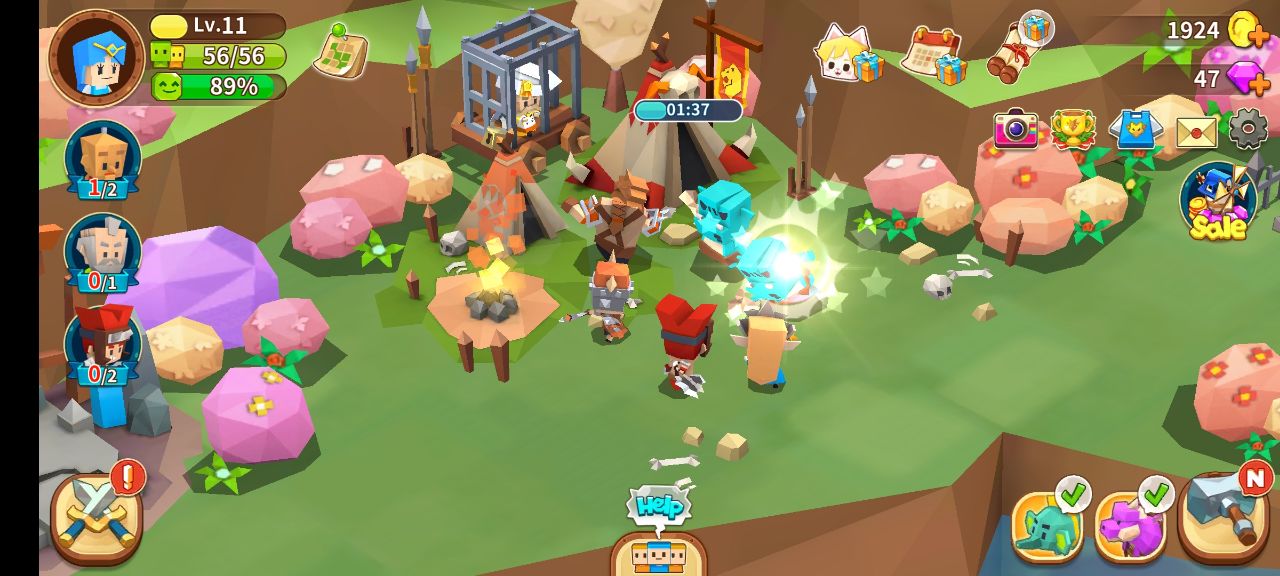The image size is (1280, 576).
Task: Add more purple gems
Action: click(x=1246, y=79)
